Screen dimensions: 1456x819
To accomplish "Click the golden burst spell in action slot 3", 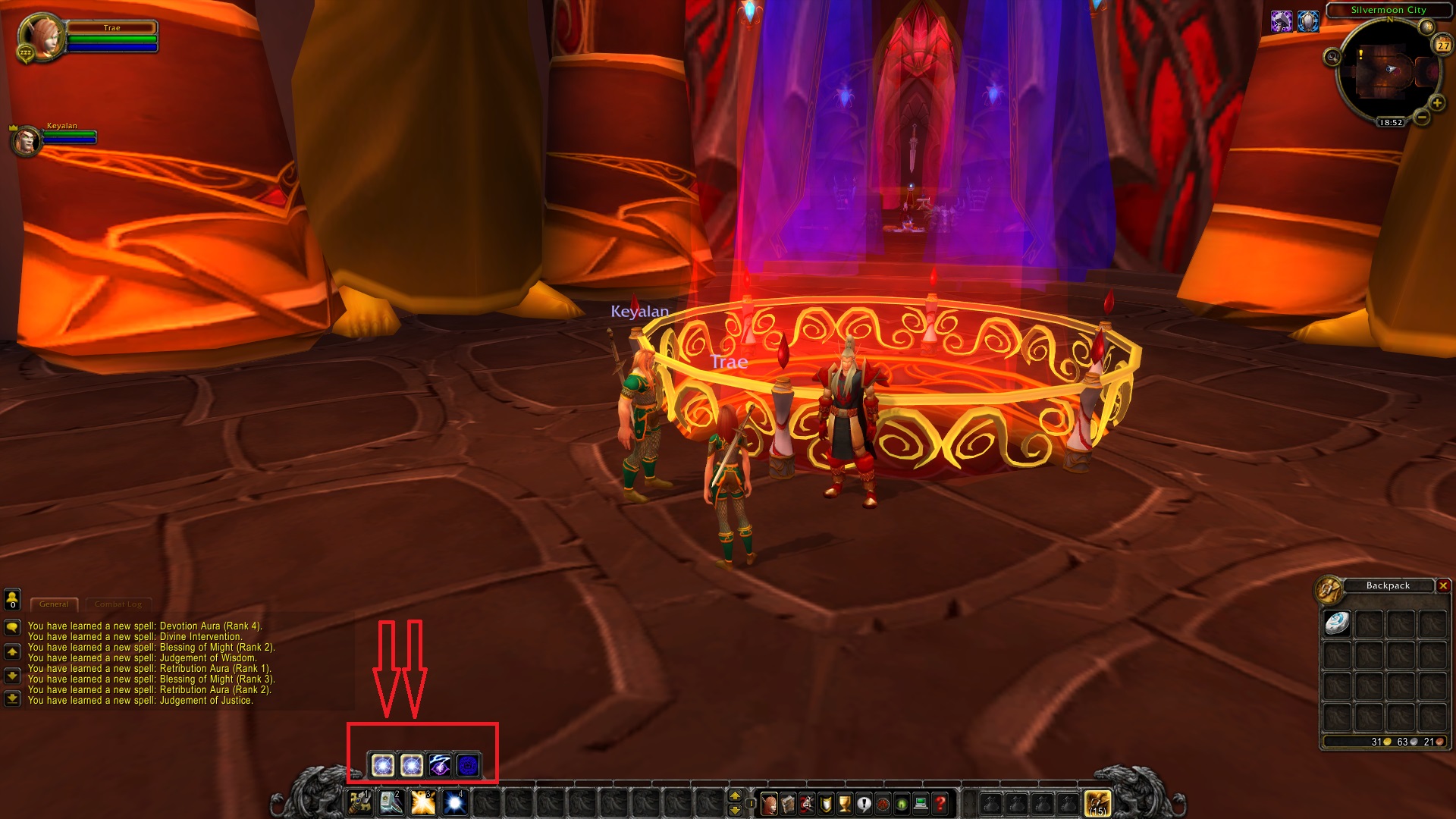I will (422, 803).
